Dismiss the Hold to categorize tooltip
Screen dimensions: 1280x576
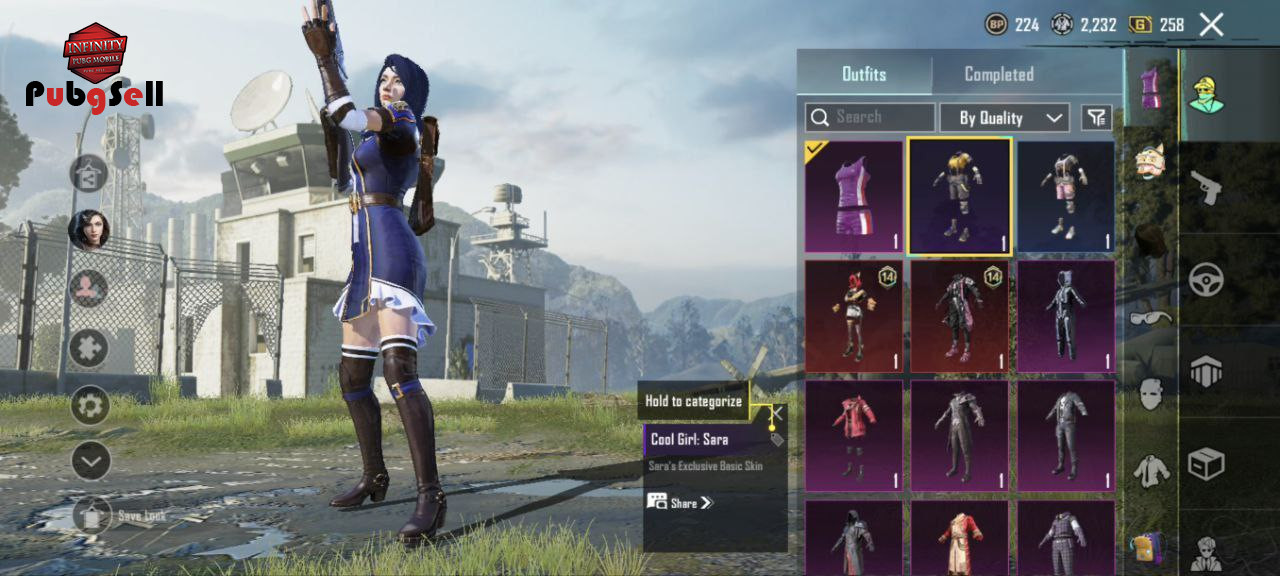pyautogui.click(x=776, y=412)
